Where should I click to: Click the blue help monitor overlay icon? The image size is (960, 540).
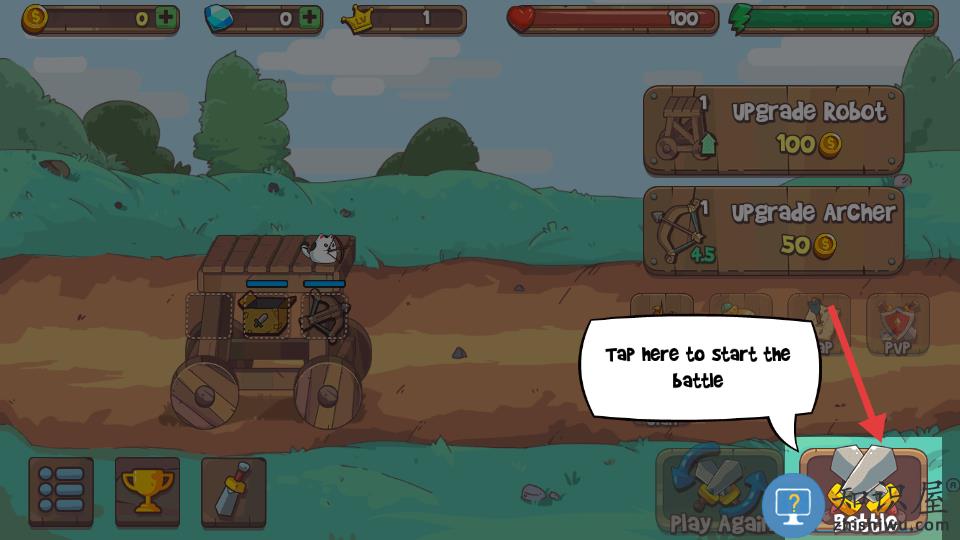[x=793, y=505]
